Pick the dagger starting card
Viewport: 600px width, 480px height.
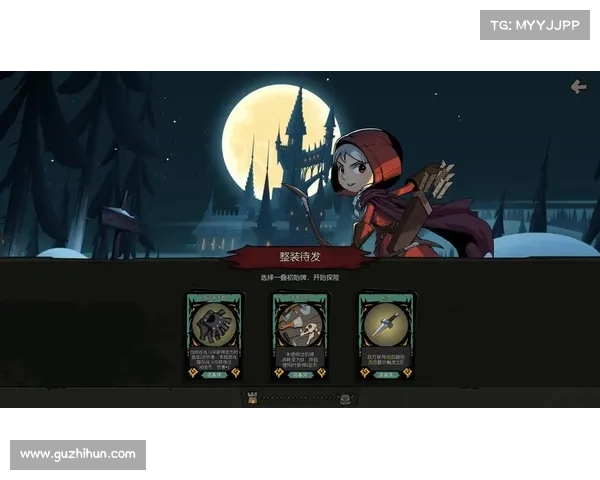pos(387,335)
